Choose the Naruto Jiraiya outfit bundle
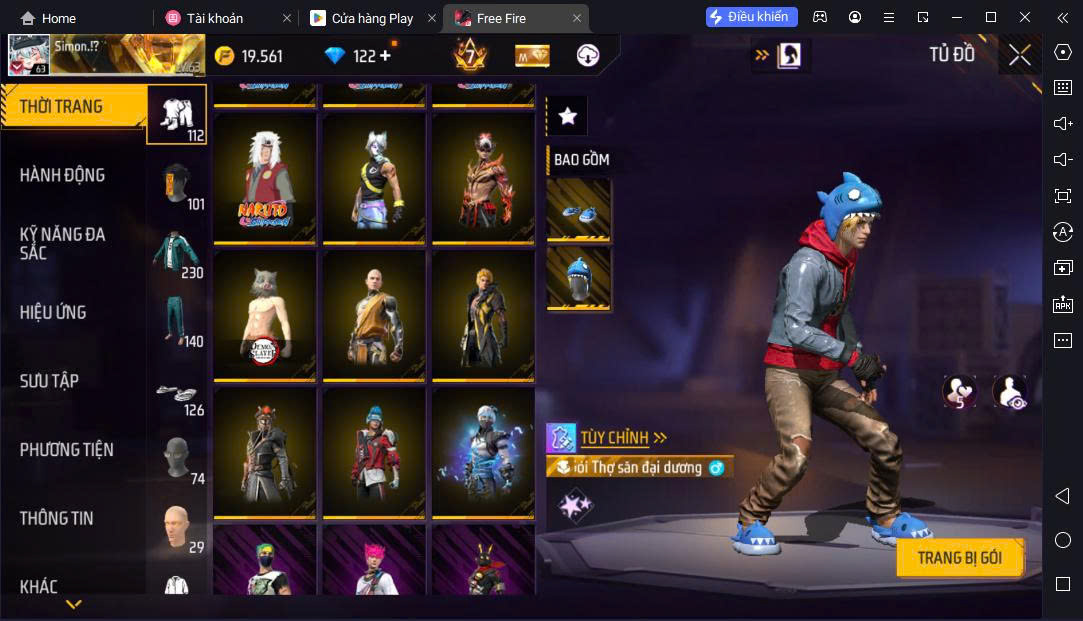 (x=265, y=177)
